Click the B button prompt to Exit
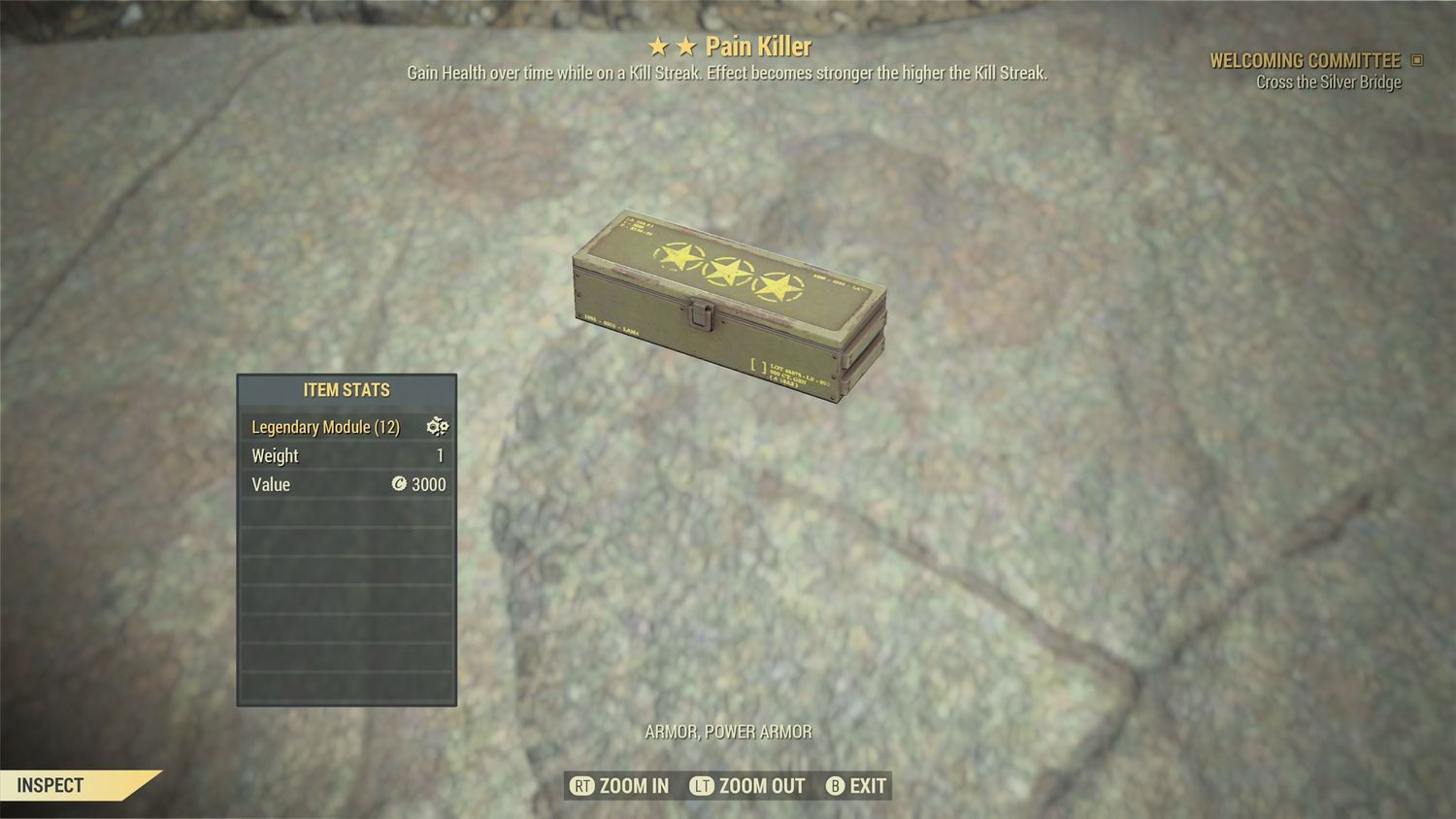Viewport: 1456px width, 819px height. [x=835, y=786]
